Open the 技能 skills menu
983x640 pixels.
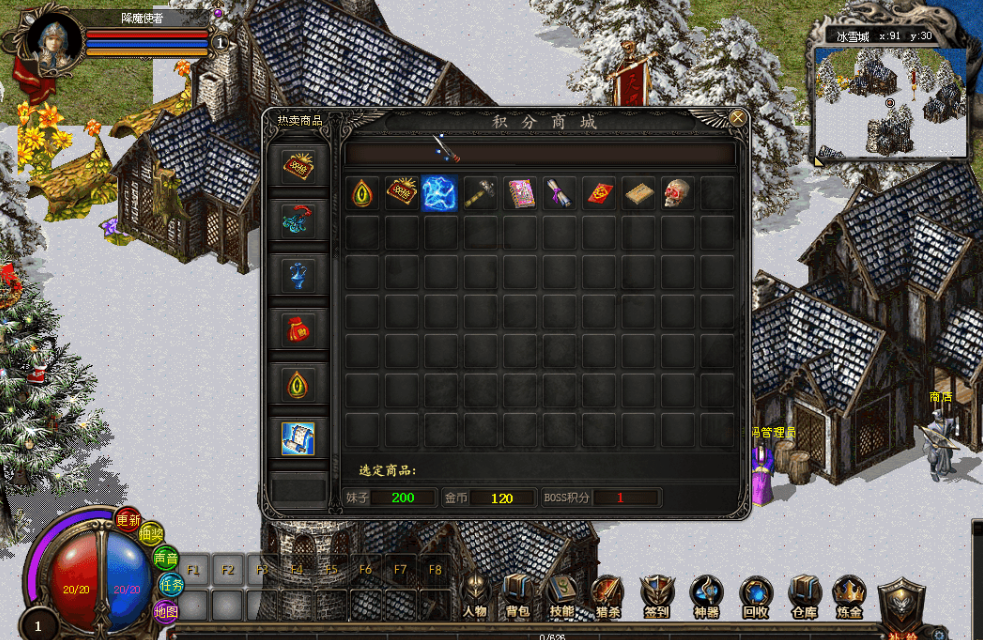(x=562, y=598)
